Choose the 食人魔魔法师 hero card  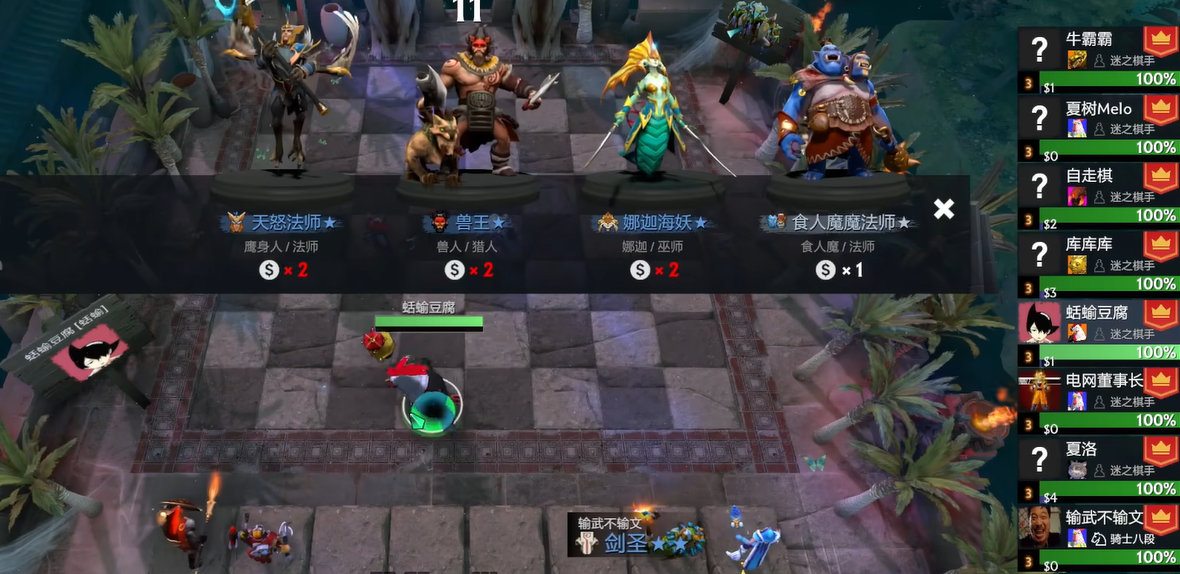838,222
